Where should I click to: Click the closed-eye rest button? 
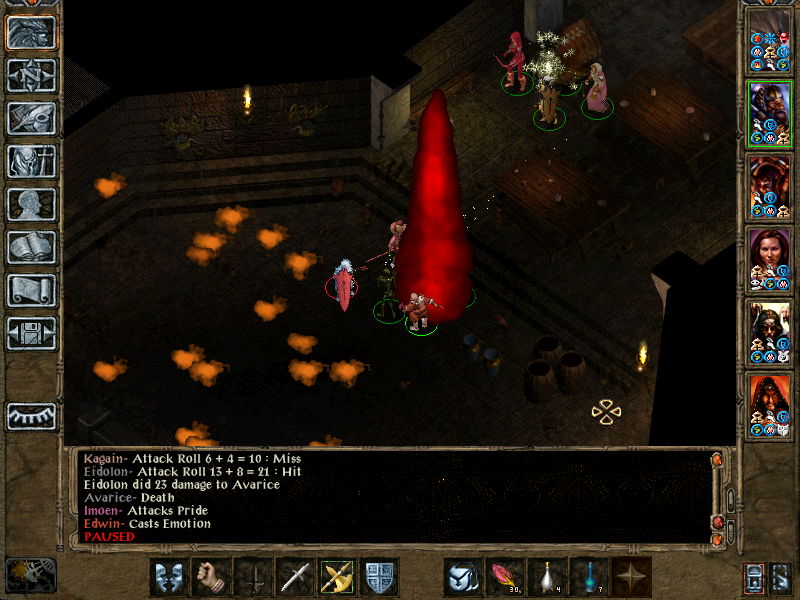coord(31,415)
